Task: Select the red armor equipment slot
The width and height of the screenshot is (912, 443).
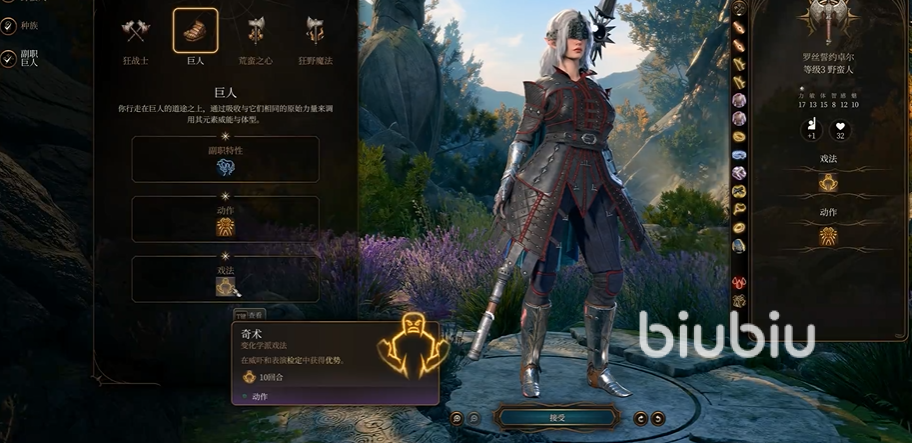Action: (x=739, y=281)
